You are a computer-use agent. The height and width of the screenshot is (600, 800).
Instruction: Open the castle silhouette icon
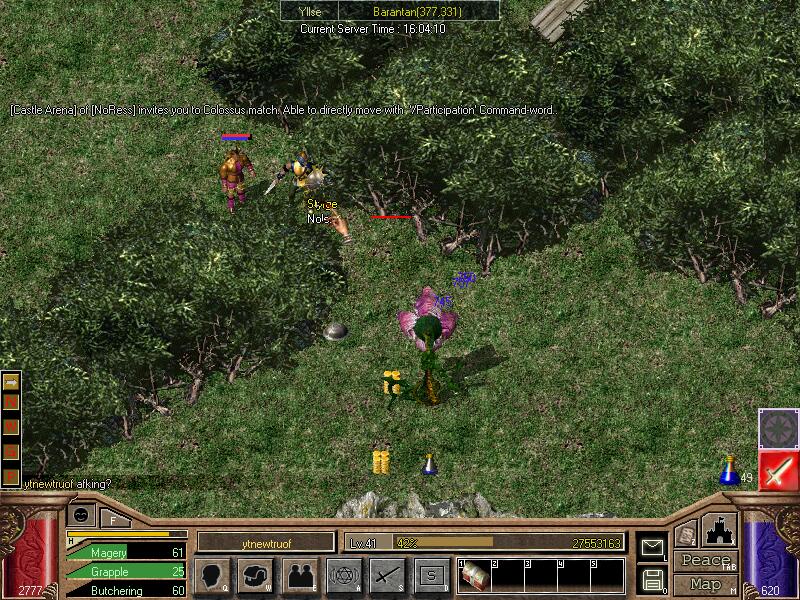(x=719, y=530)
